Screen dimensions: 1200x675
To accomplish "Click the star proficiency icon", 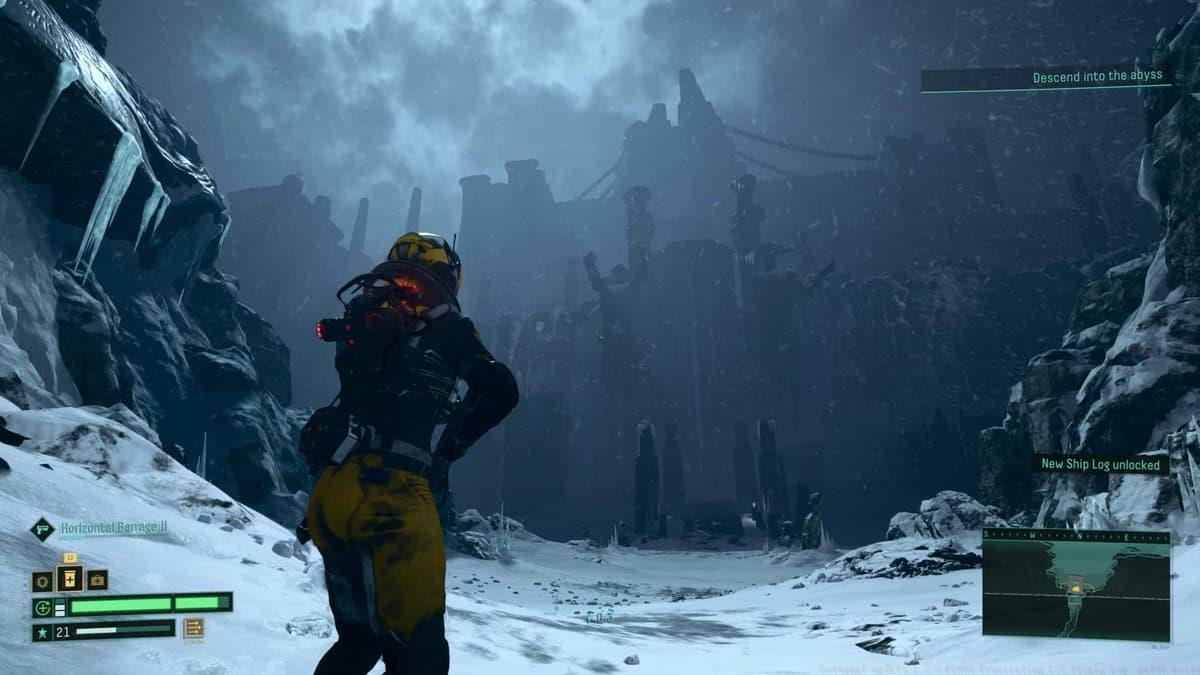I will pyautogui.click(x=41, y=631).
